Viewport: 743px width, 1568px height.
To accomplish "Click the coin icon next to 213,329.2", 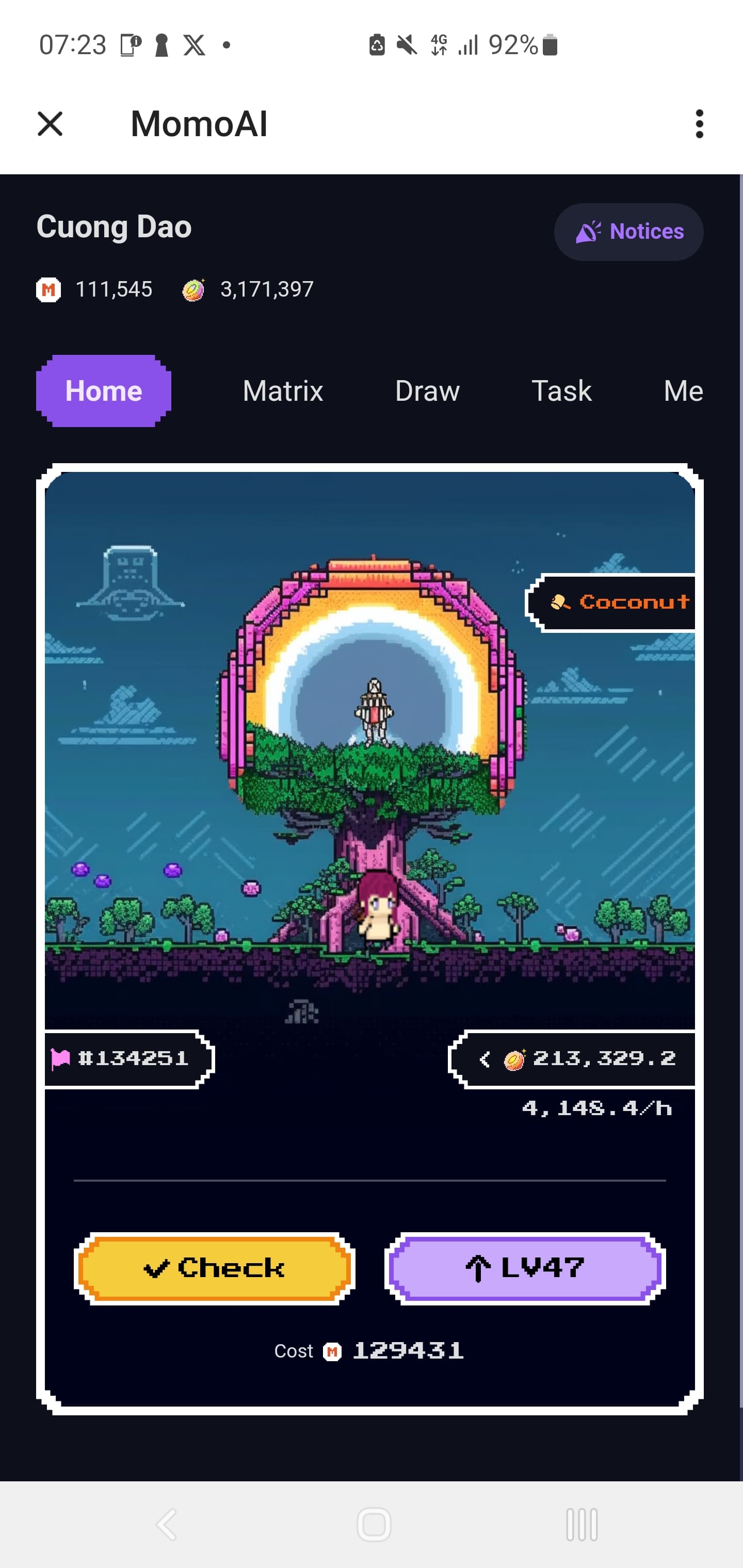I will tap(514, 1057).
